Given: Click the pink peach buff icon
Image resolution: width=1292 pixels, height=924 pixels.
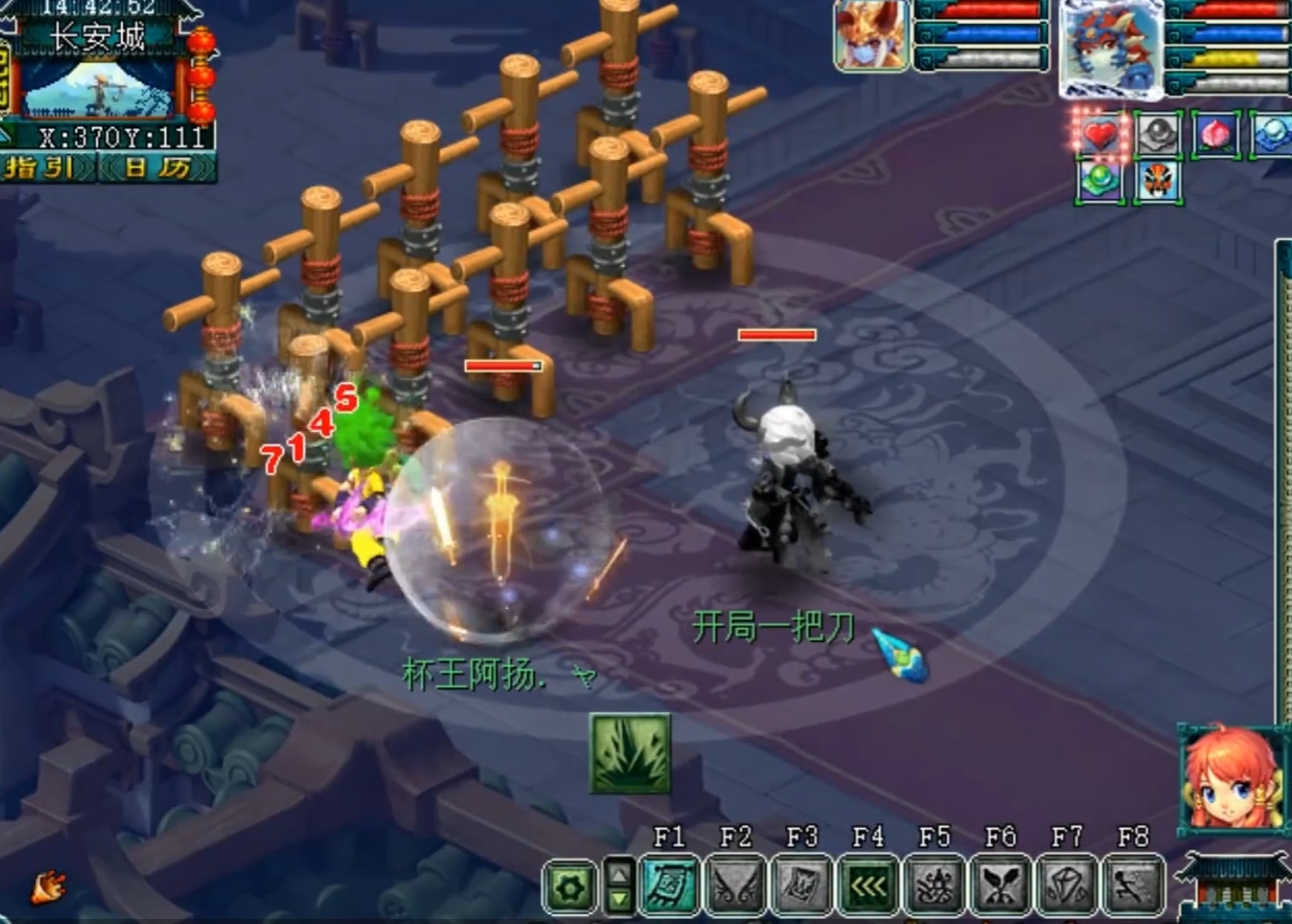Looking at the screenshot, I should pos(1216,135).
